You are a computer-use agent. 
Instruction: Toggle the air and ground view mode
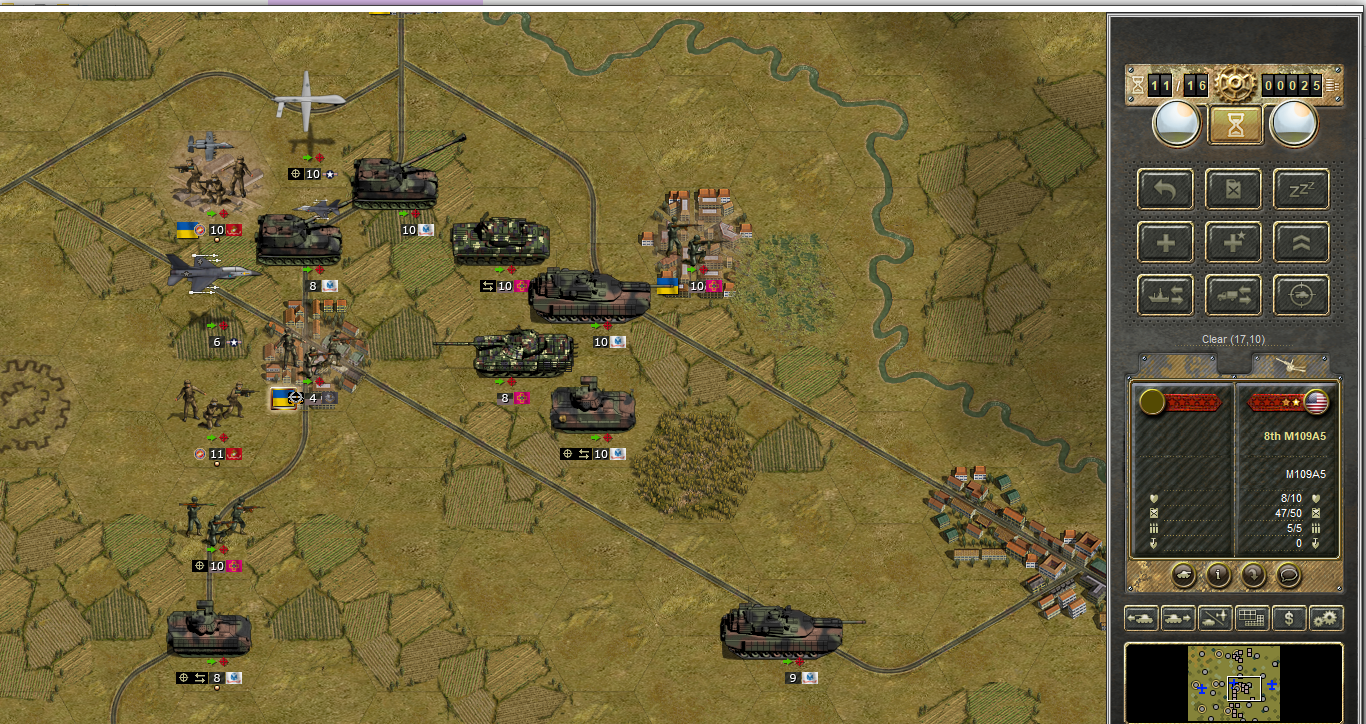coord(1215,618)
